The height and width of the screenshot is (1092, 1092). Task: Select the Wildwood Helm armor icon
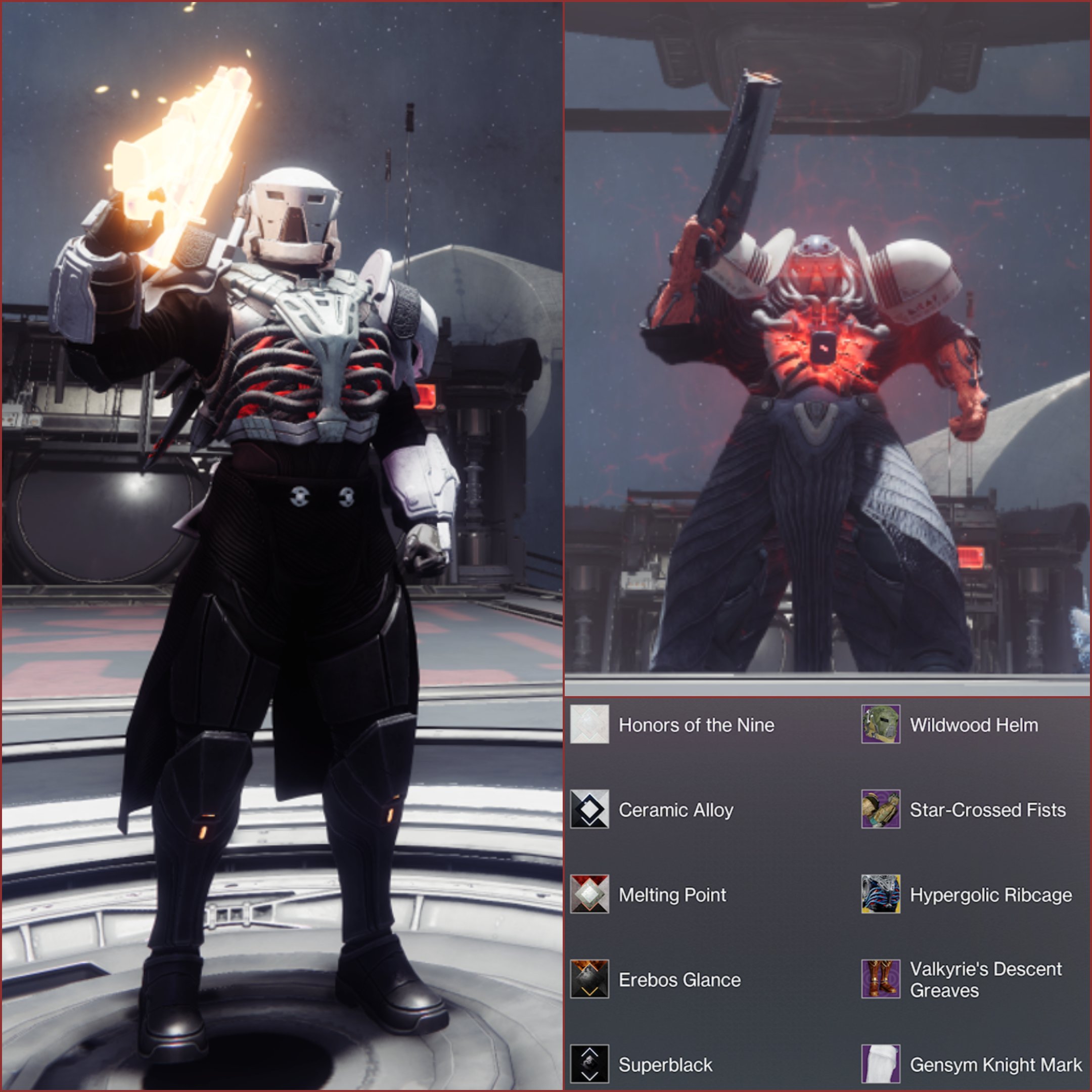pyautogui.click(x=881, y=724)
